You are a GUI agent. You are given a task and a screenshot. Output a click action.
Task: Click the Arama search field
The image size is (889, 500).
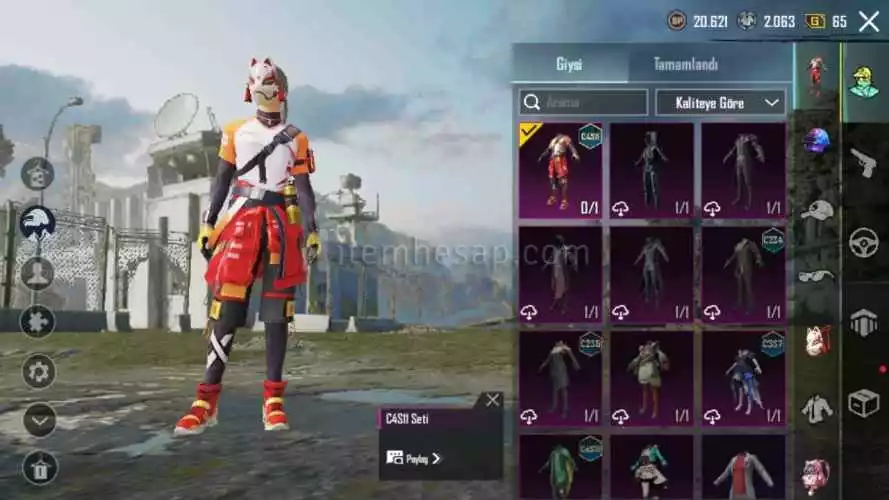pos(583,102)
